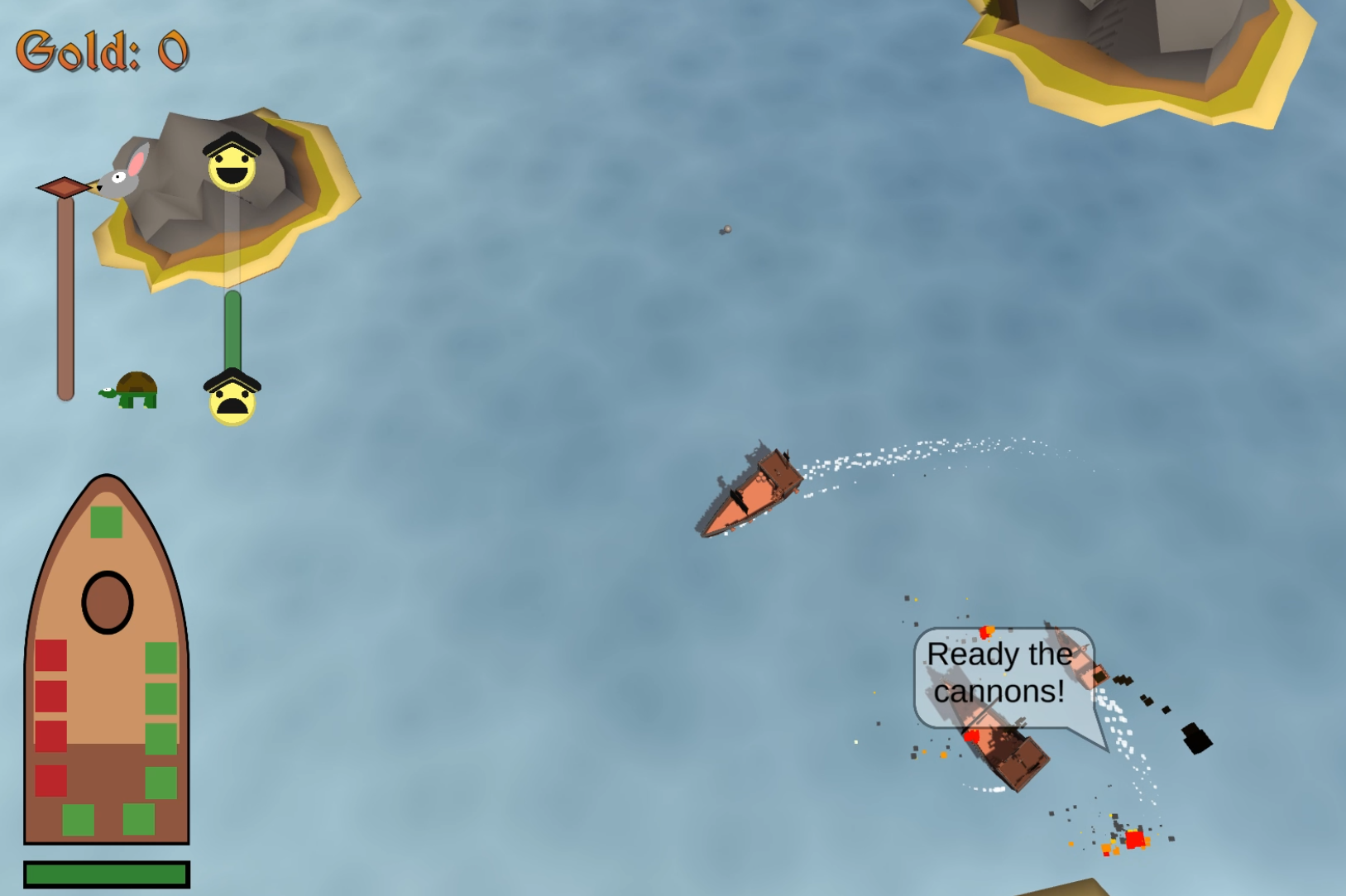Toggle the bottom red cannon slot on the port side
This screenshot has height=896, width=1346.
pyautogui.click(x=51, y=779)
